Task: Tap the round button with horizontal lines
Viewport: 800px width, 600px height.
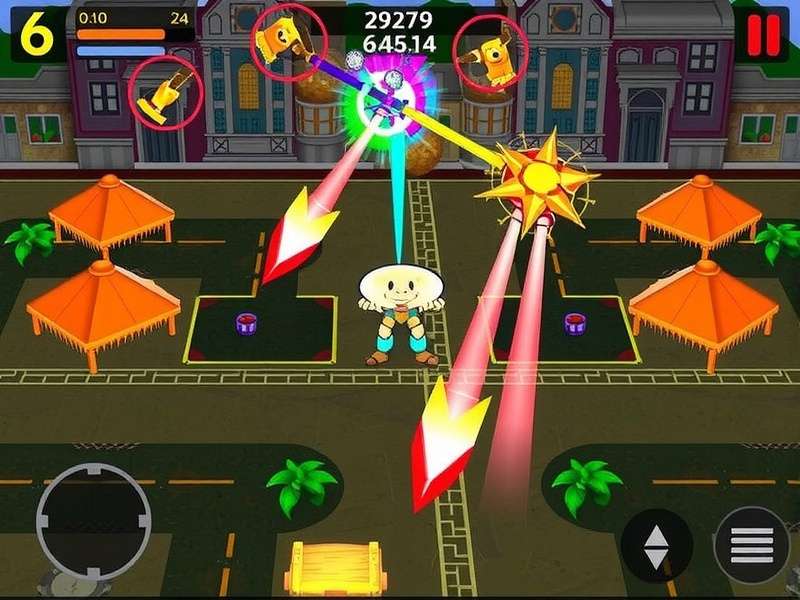Action: [752, 544]
